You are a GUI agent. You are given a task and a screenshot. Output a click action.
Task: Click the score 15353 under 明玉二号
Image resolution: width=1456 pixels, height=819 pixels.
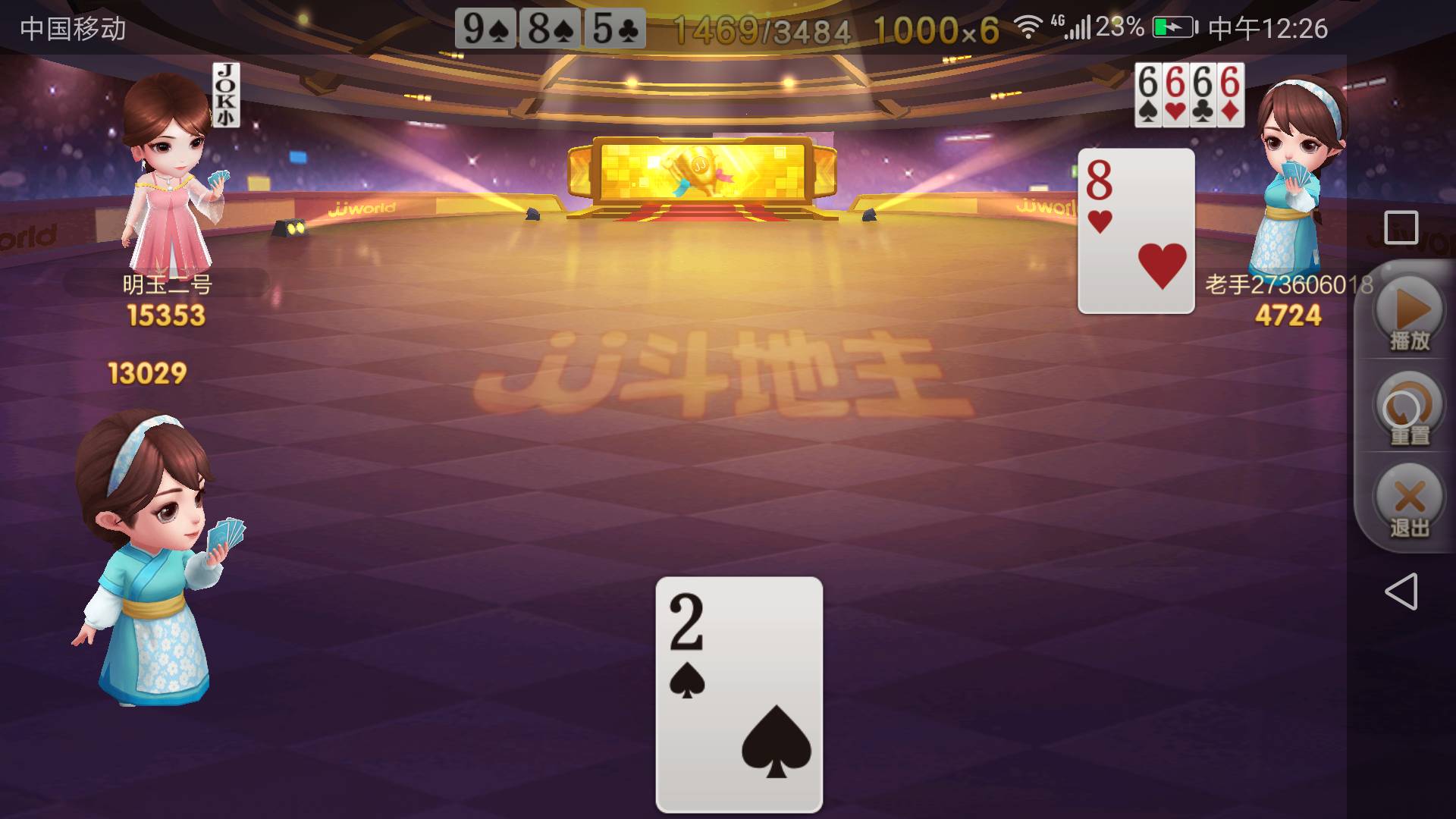pos(168,315)
